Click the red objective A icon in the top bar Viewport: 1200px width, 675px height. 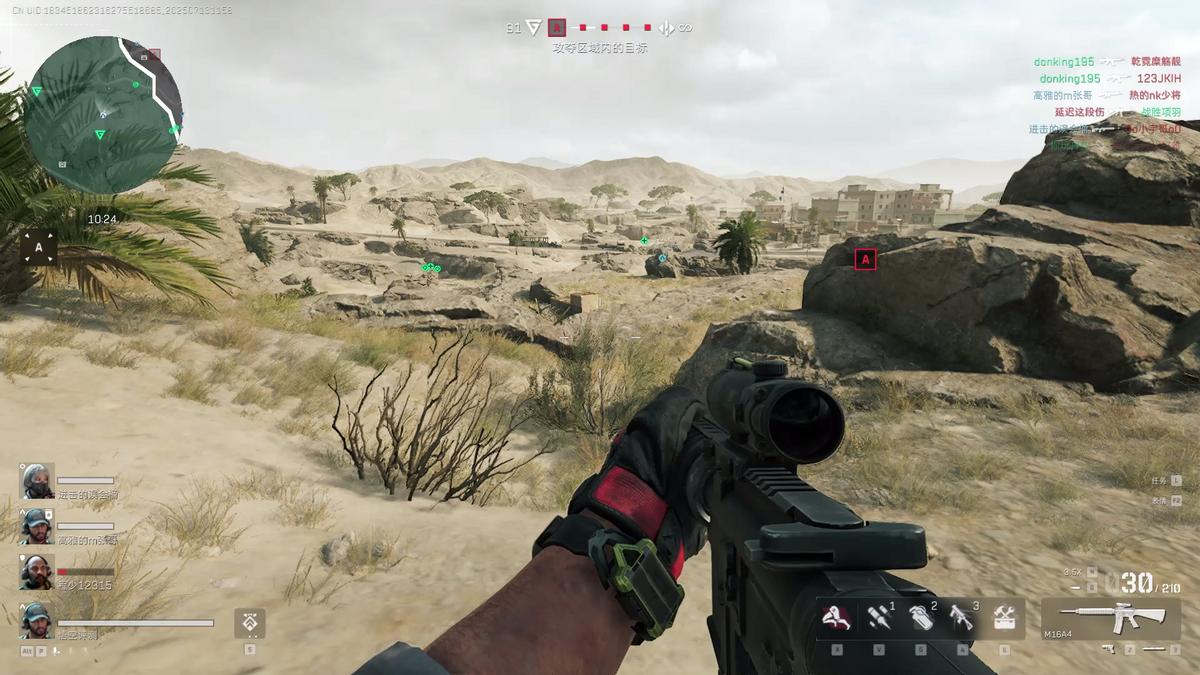click(558, 28)
